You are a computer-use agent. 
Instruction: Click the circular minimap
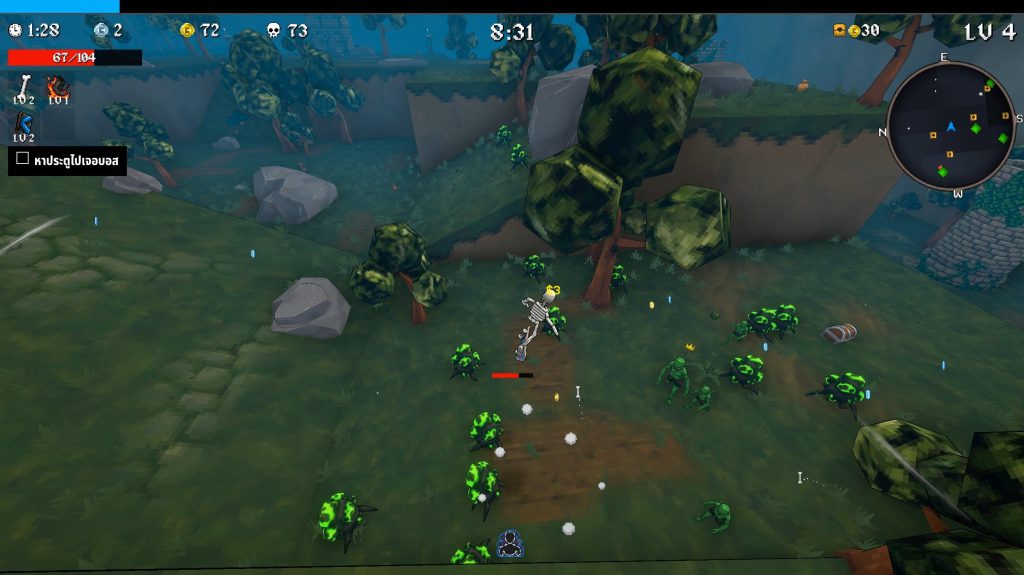950,126
